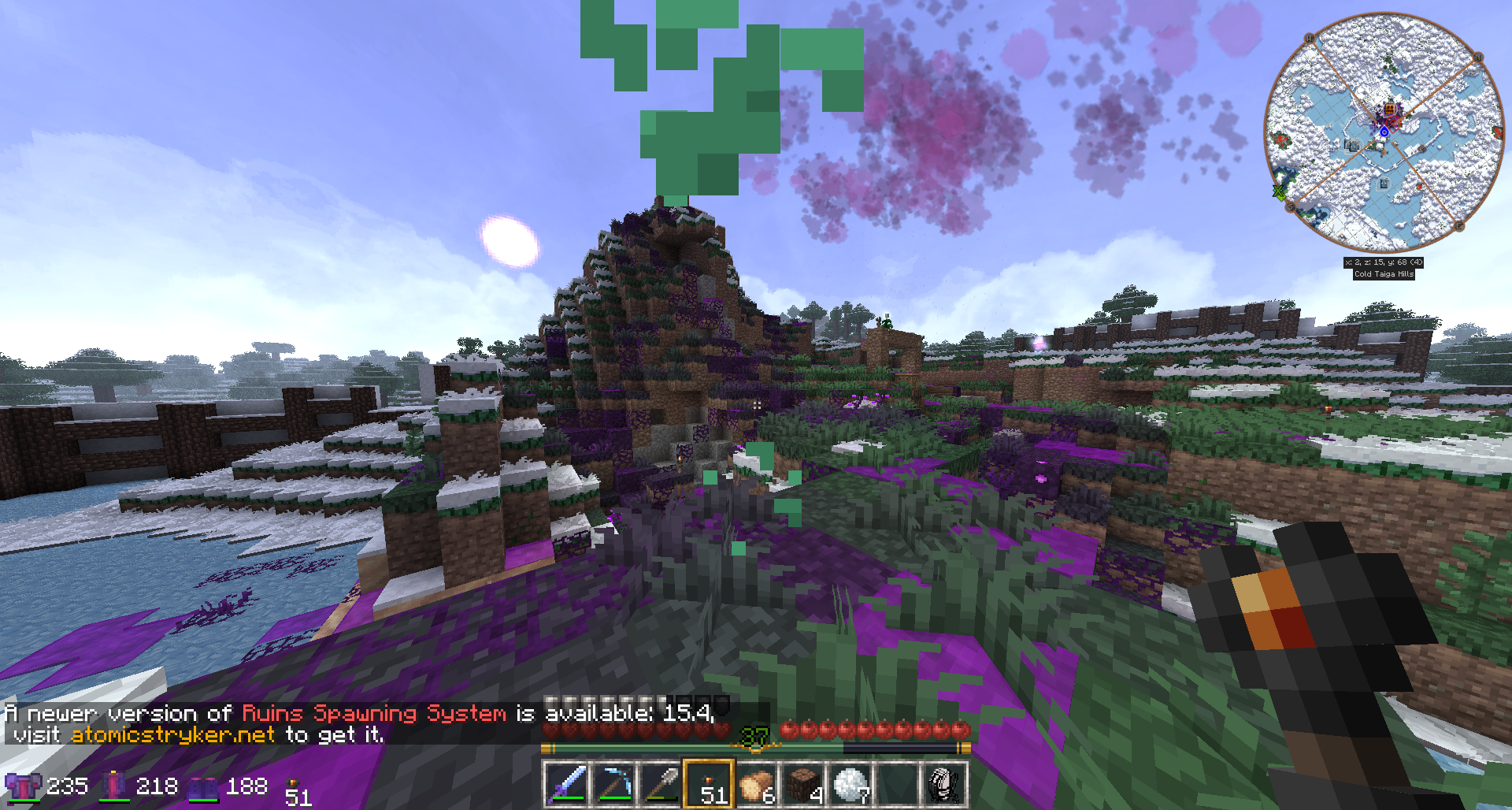
Task: Open the atomicstryker.net link in chat
Action: [x=172, y=735]
